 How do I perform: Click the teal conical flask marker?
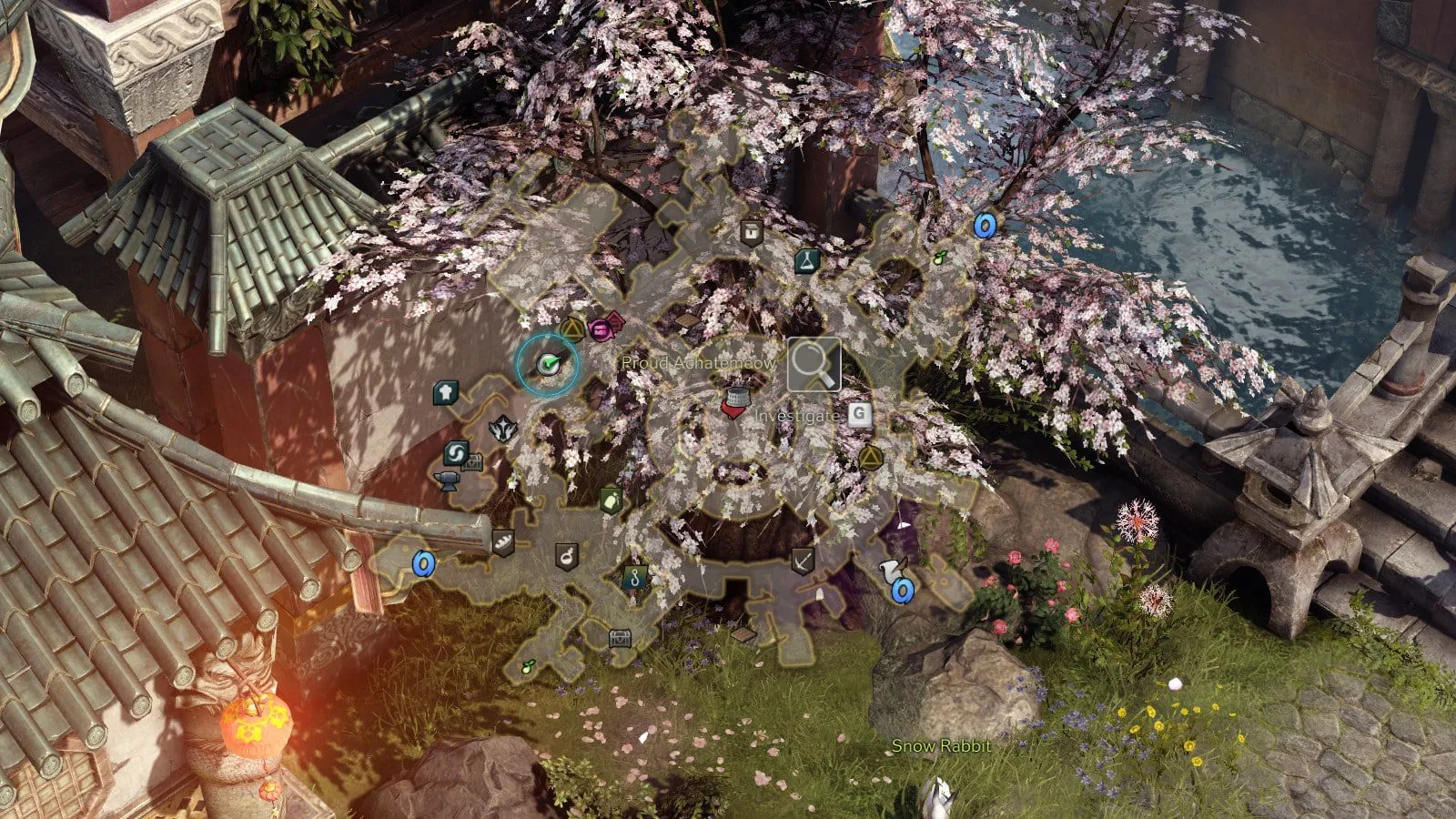[806, 262]
